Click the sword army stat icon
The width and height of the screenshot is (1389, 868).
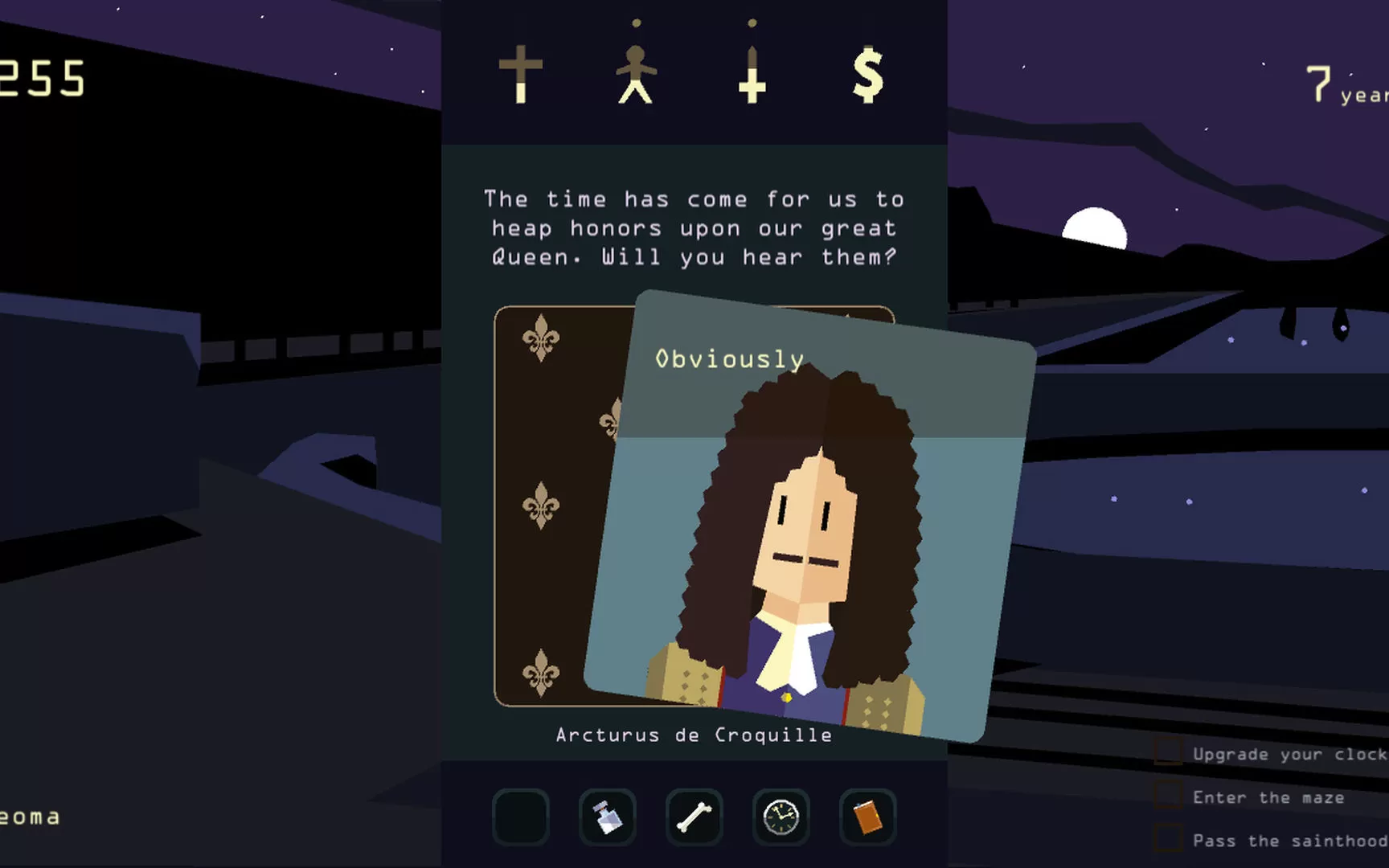(x=752, y=76)
